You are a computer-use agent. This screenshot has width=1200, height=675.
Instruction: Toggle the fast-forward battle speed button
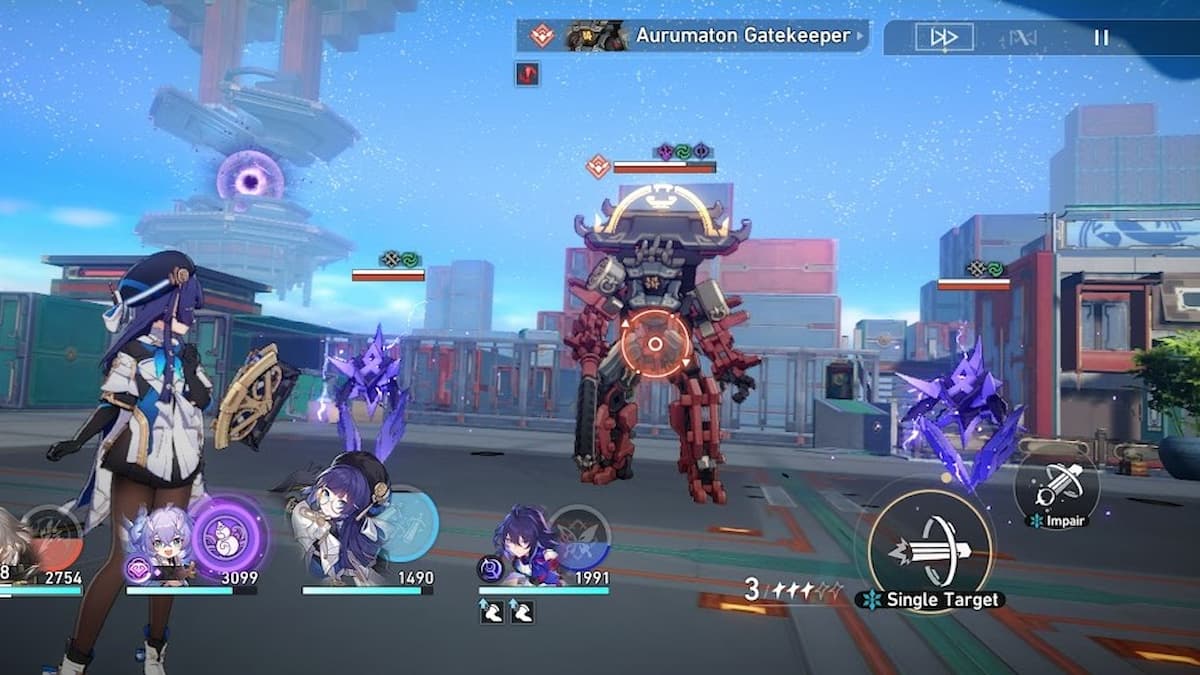(x=944, y=37)
